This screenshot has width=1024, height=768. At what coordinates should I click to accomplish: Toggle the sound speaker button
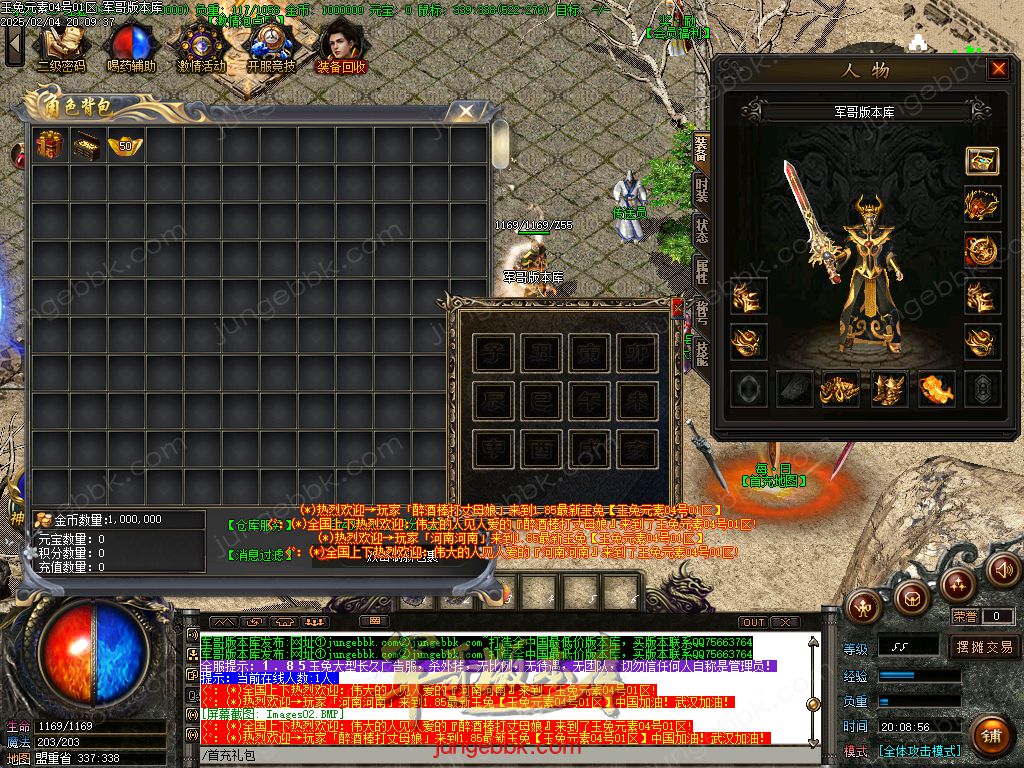coord(1003,570)
